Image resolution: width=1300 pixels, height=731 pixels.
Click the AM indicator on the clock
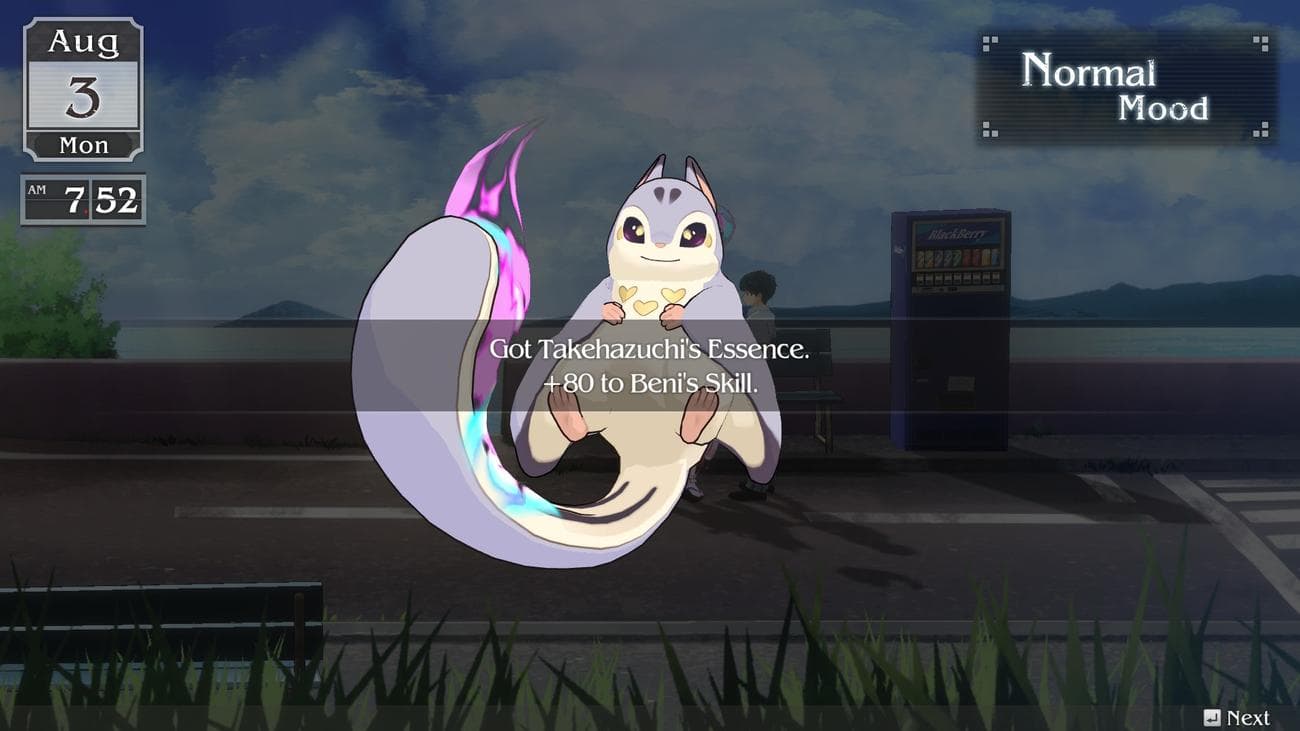tap(38, 190)
